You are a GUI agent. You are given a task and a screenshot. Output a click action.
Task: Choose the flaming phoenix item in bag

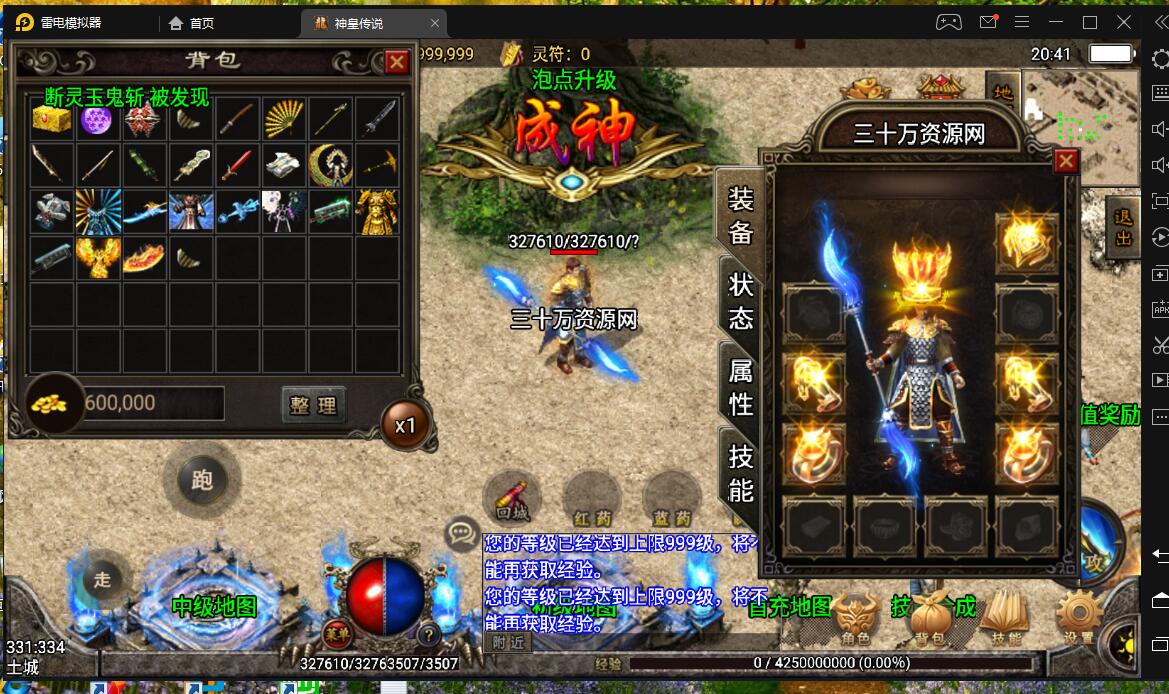tap(98, 257)
